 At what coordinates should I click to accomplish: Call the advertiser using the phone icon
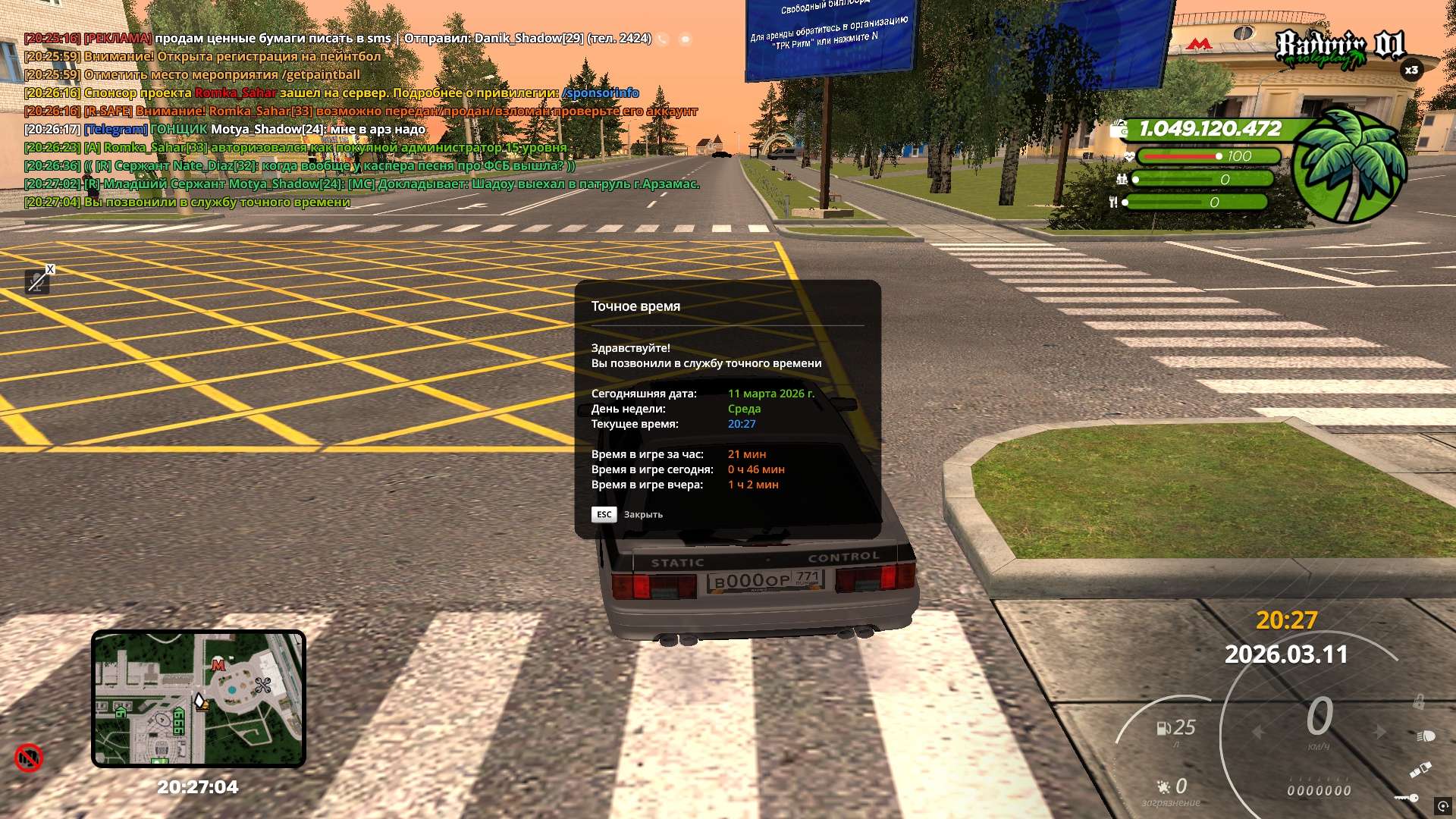click(x=663, y=39)
